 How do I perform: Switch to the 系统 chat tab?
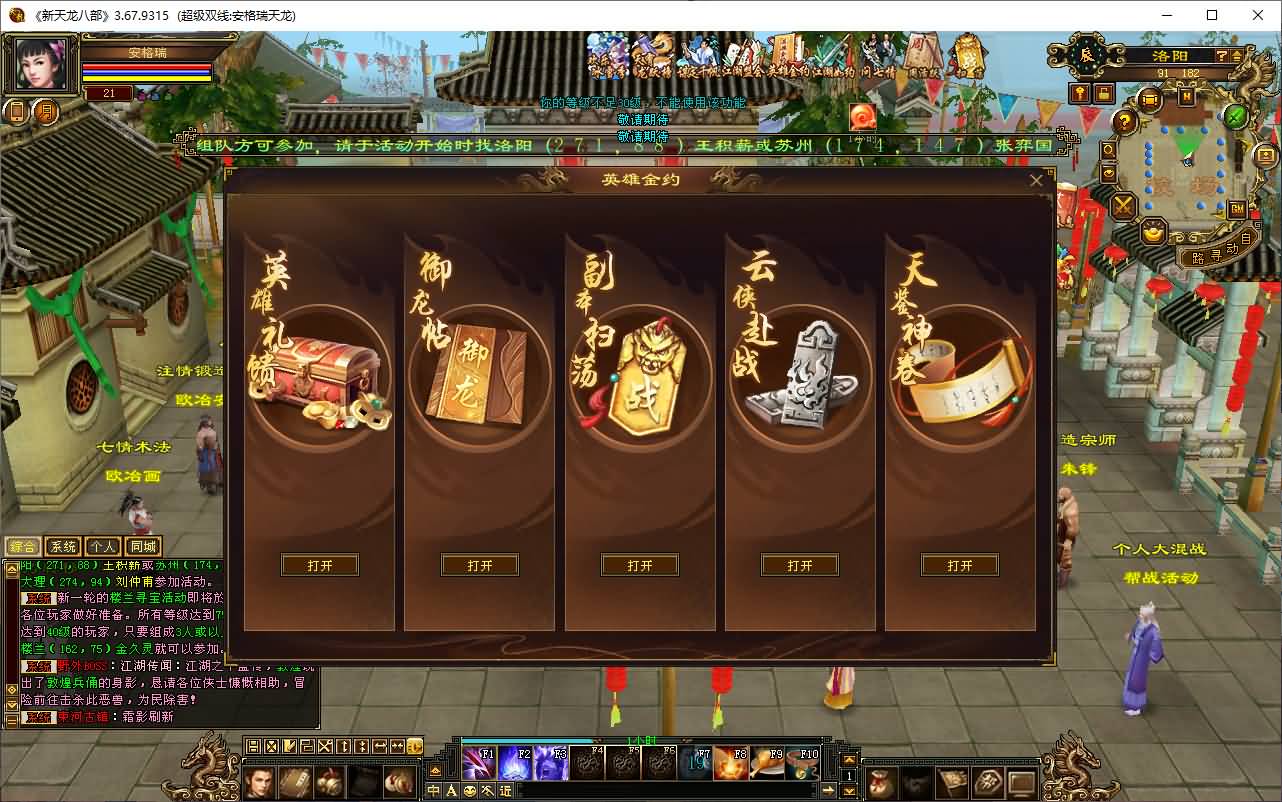click(63, 546)
